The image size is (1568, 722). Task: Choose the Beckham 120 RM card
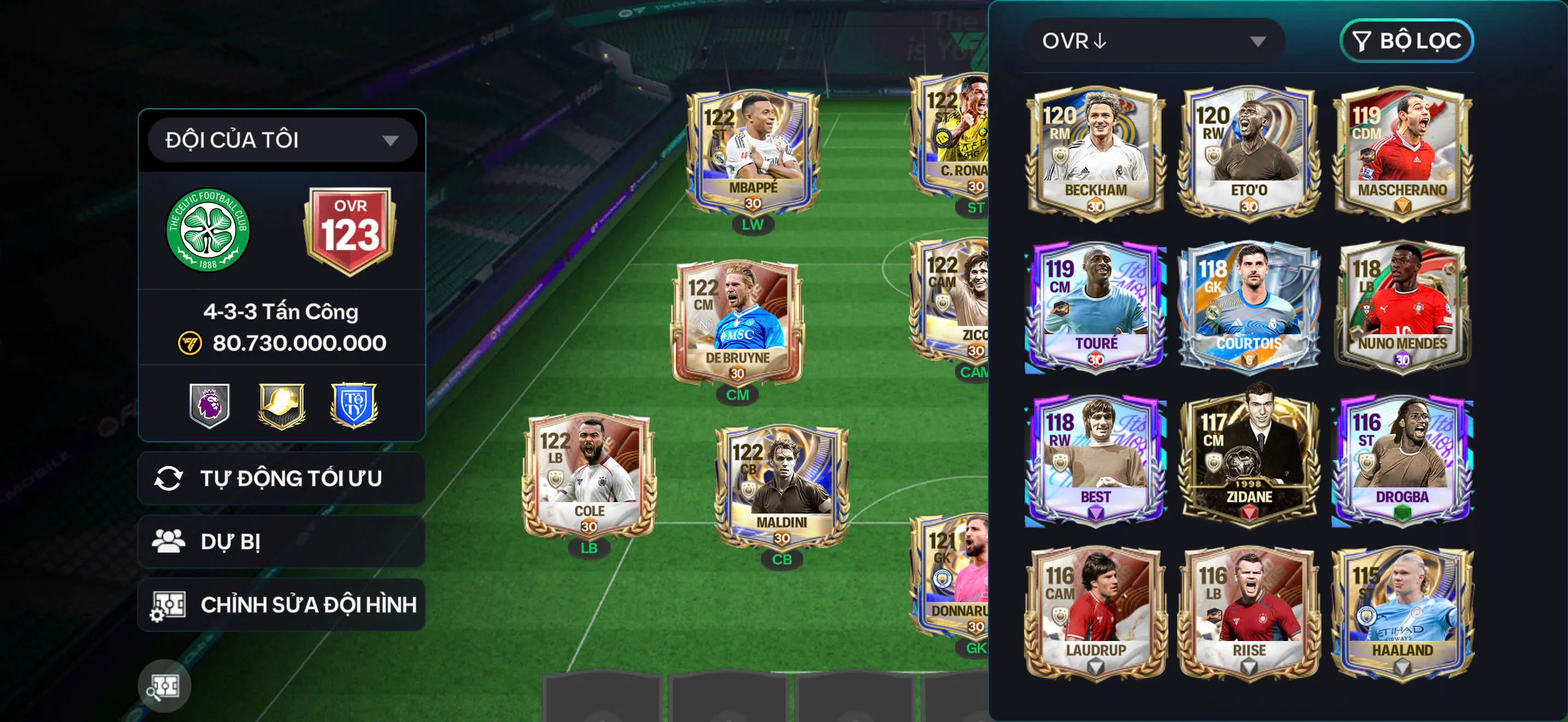click(x=1096, y=152)
